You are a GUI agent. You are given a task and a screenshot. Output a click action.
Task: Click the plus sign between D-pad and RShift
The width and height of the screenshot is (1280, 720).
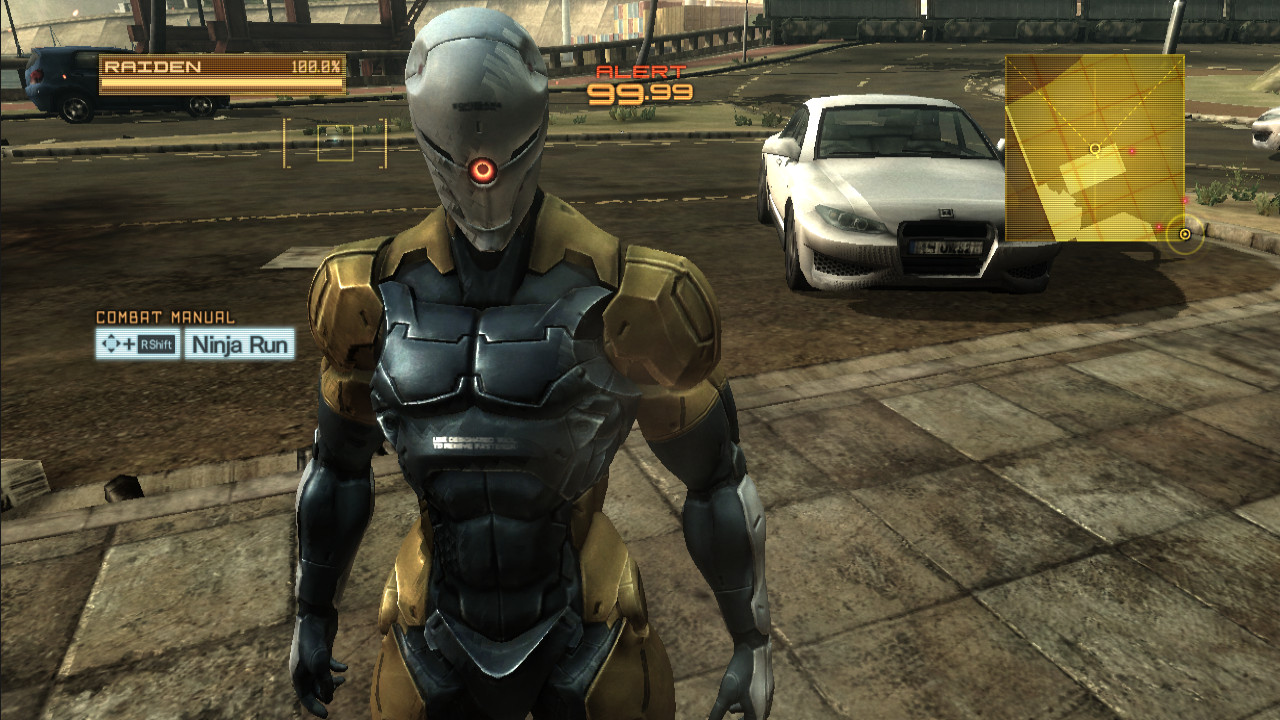tap(128, 343)
